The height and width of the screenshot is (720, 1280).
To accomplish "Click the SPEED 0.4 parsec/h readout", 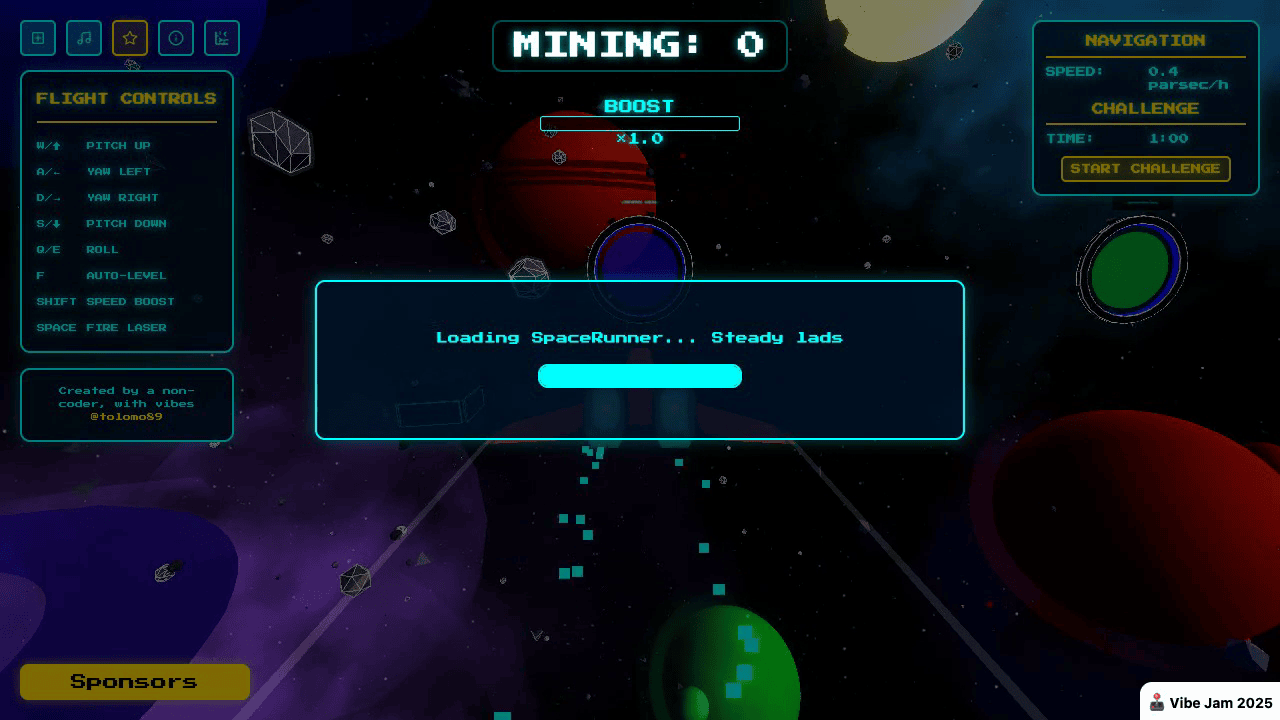I will [x=1146, y=77].
